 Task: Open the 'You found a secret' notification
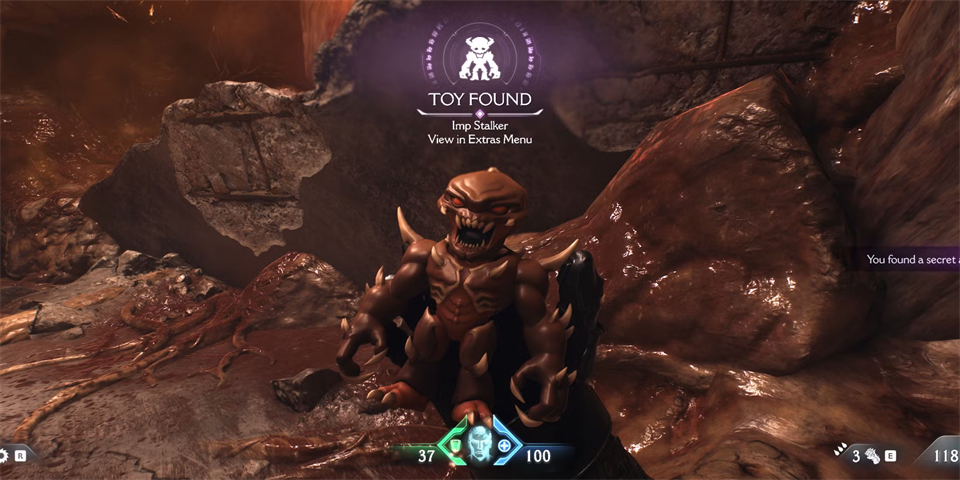click(x=912, y=259)
